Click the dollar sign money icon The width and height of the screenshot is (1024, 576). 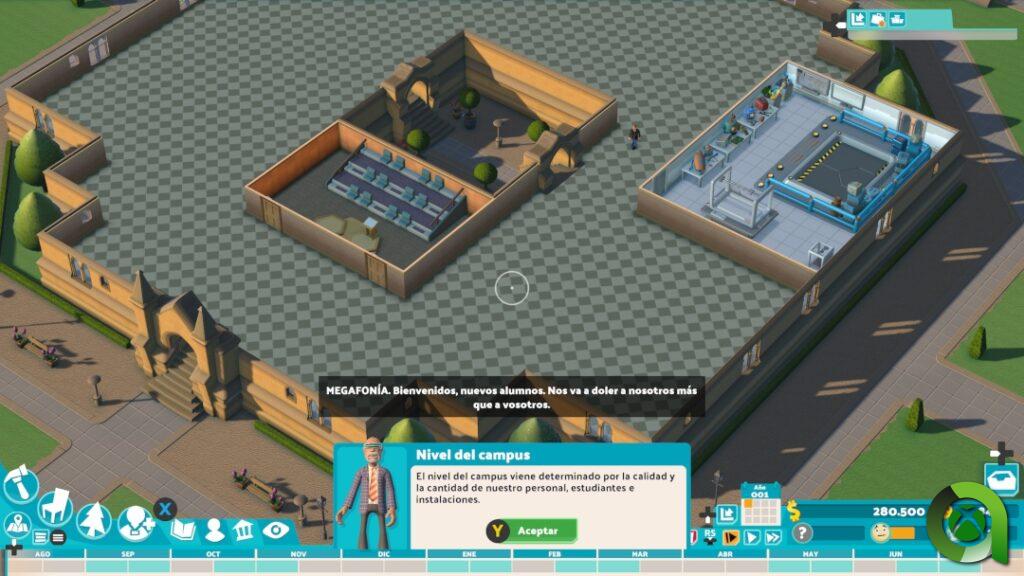[x=794, y=510]
